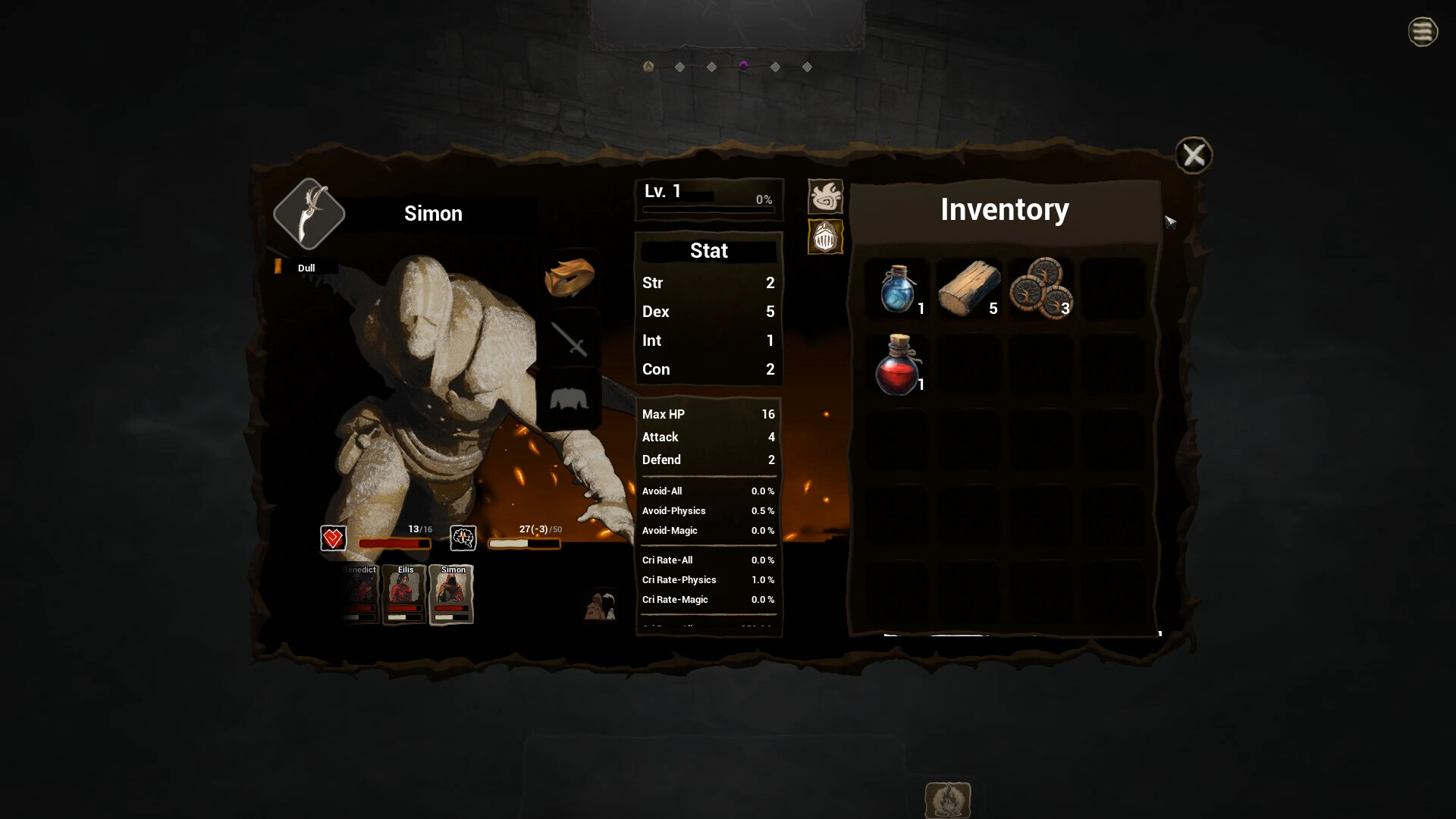Close the Simon character window

coord(1194,155)
